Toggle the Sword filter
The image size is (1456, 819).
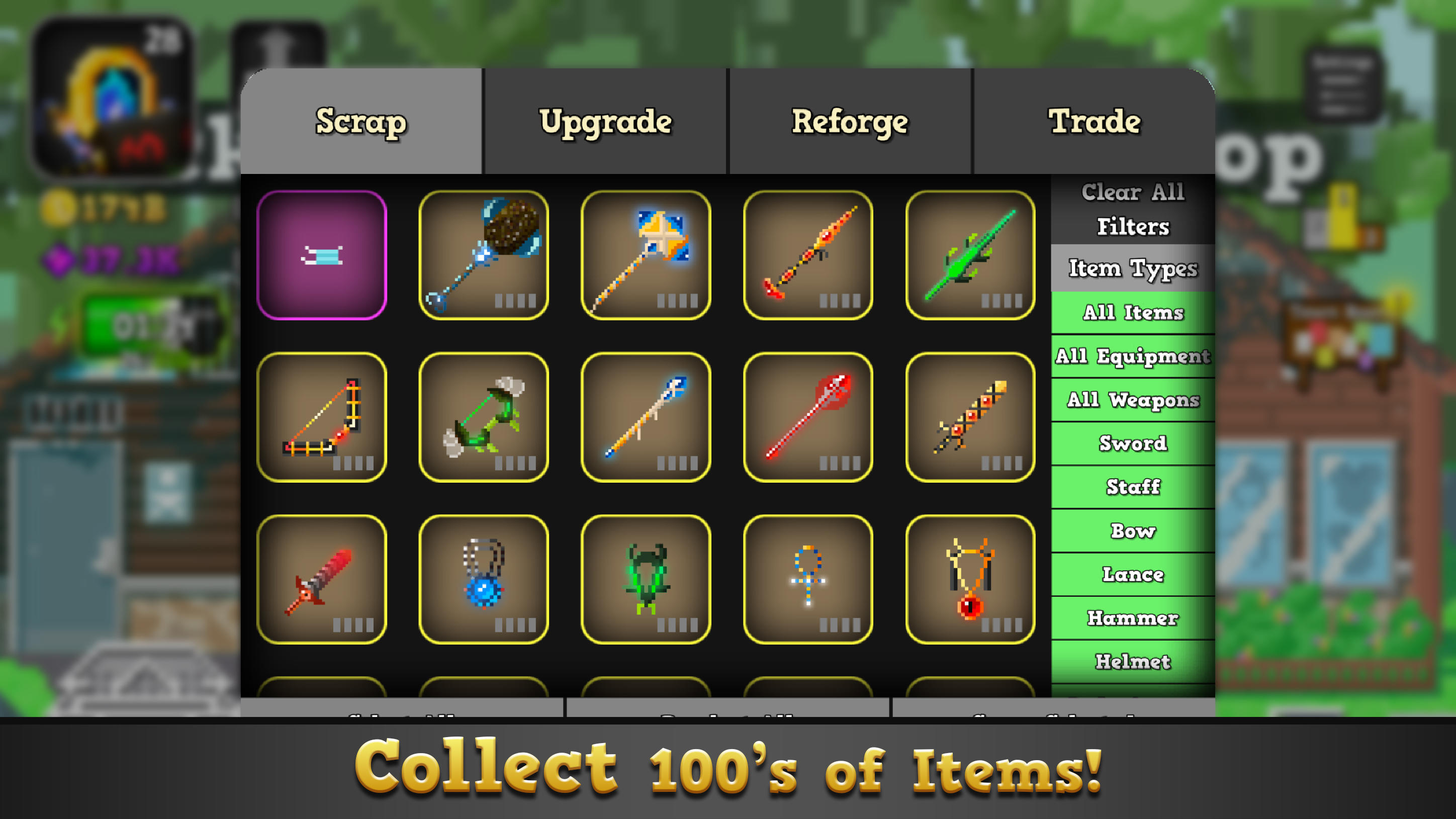point(1132,444)
